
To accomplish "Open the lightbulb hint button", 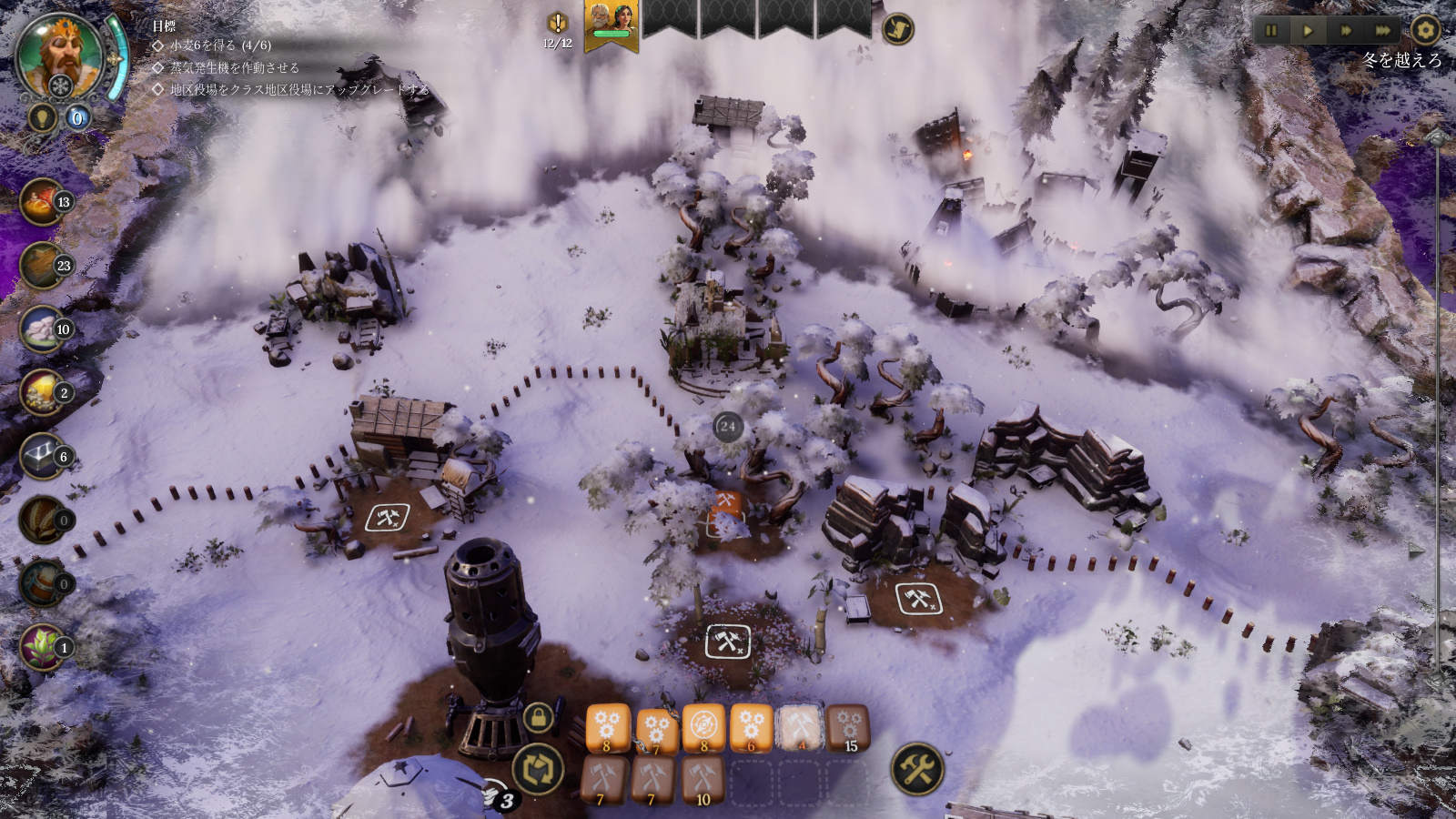I will (42, 117).
